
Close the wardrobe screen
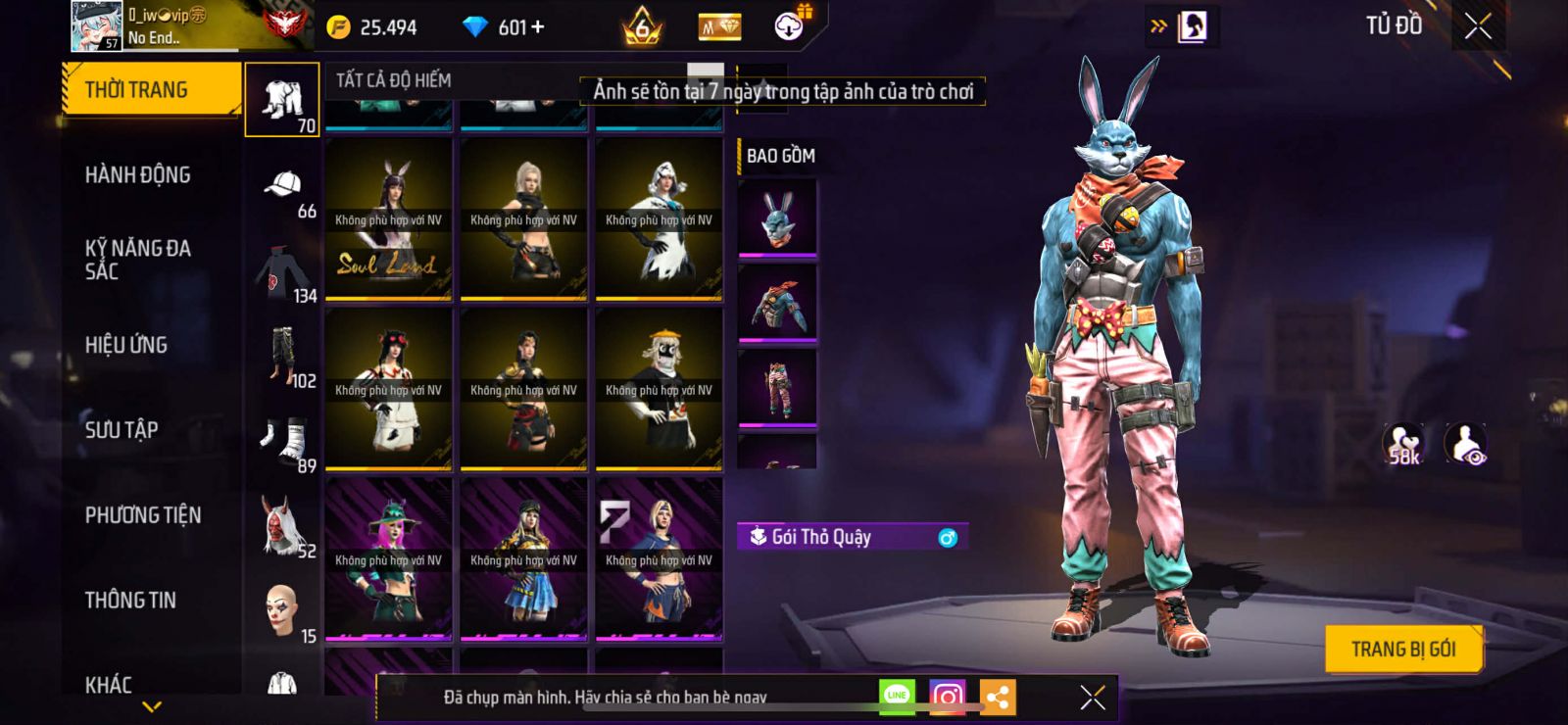pos(1478,26)
